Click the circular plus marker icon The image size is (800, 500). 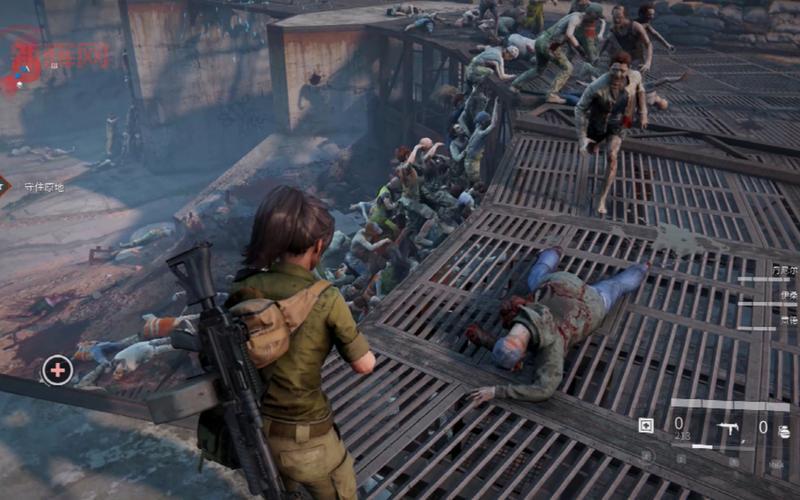57,371
